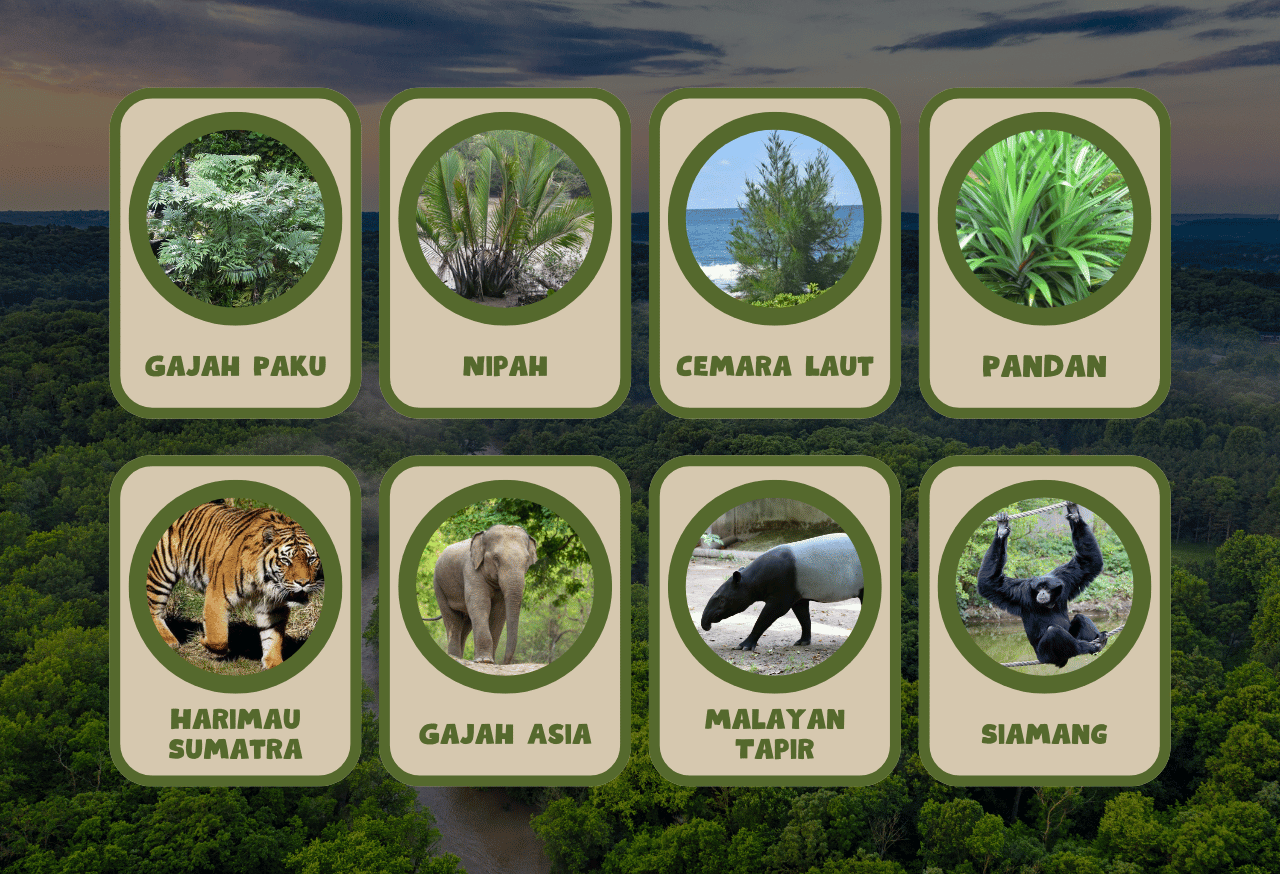Select the Harimau Sumatra tiger card
Image resolution: width=1280 pixels, height=874 pixels.
pyautogui.click(x=235, y=620)
